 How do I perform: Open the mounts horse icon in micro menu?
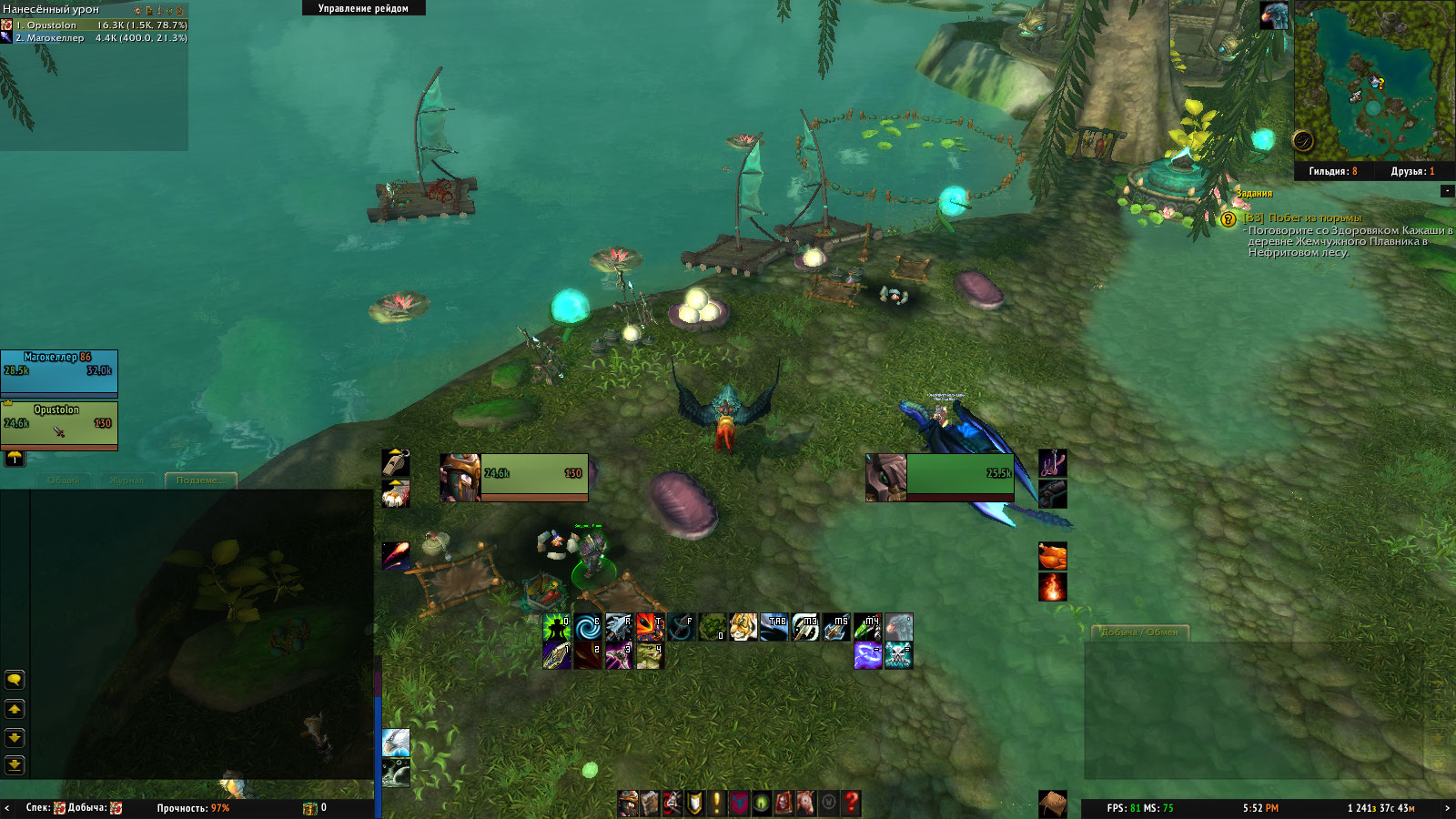[806, 803]
